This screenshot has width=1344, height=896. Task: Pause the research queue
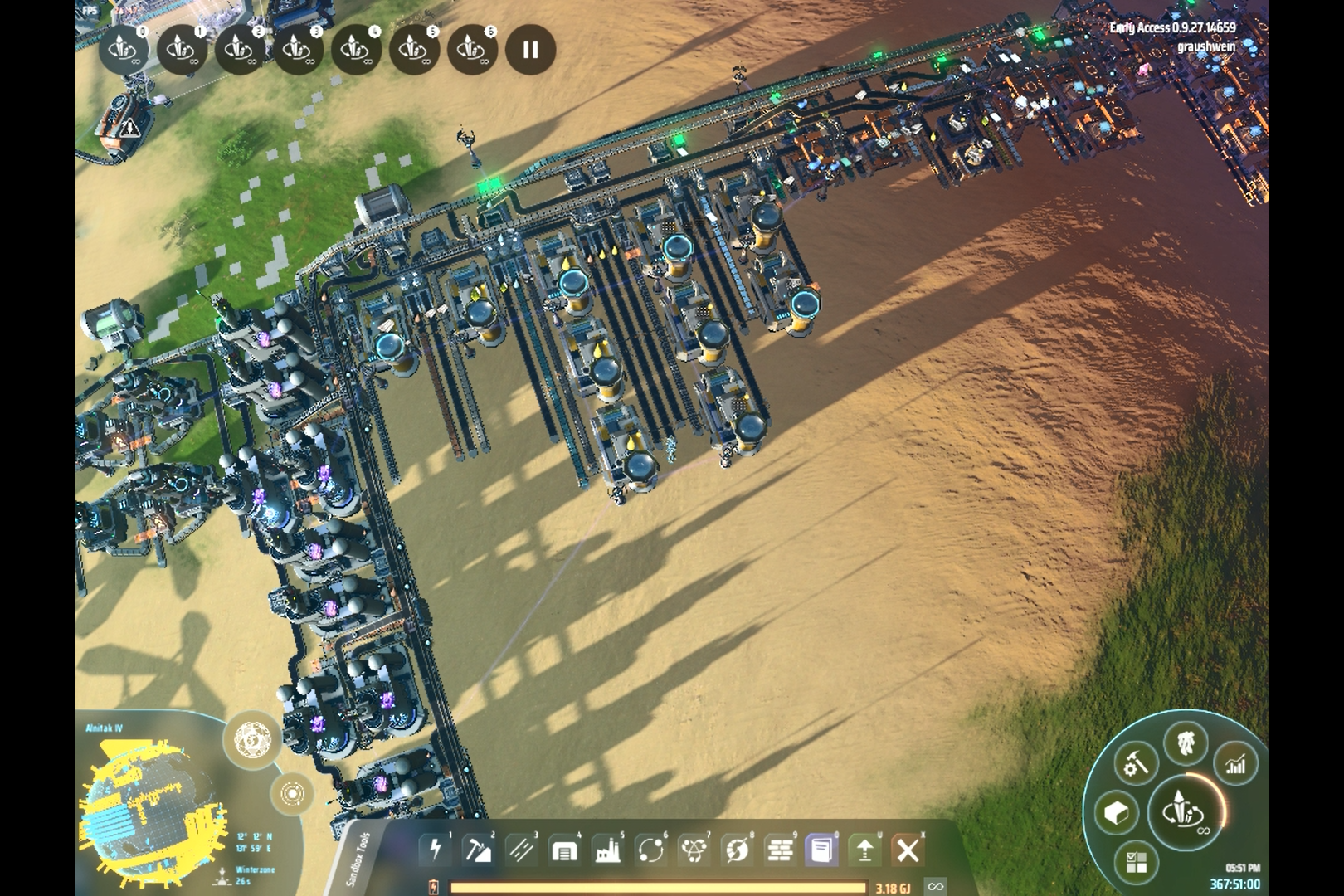[x=530, y=50]
